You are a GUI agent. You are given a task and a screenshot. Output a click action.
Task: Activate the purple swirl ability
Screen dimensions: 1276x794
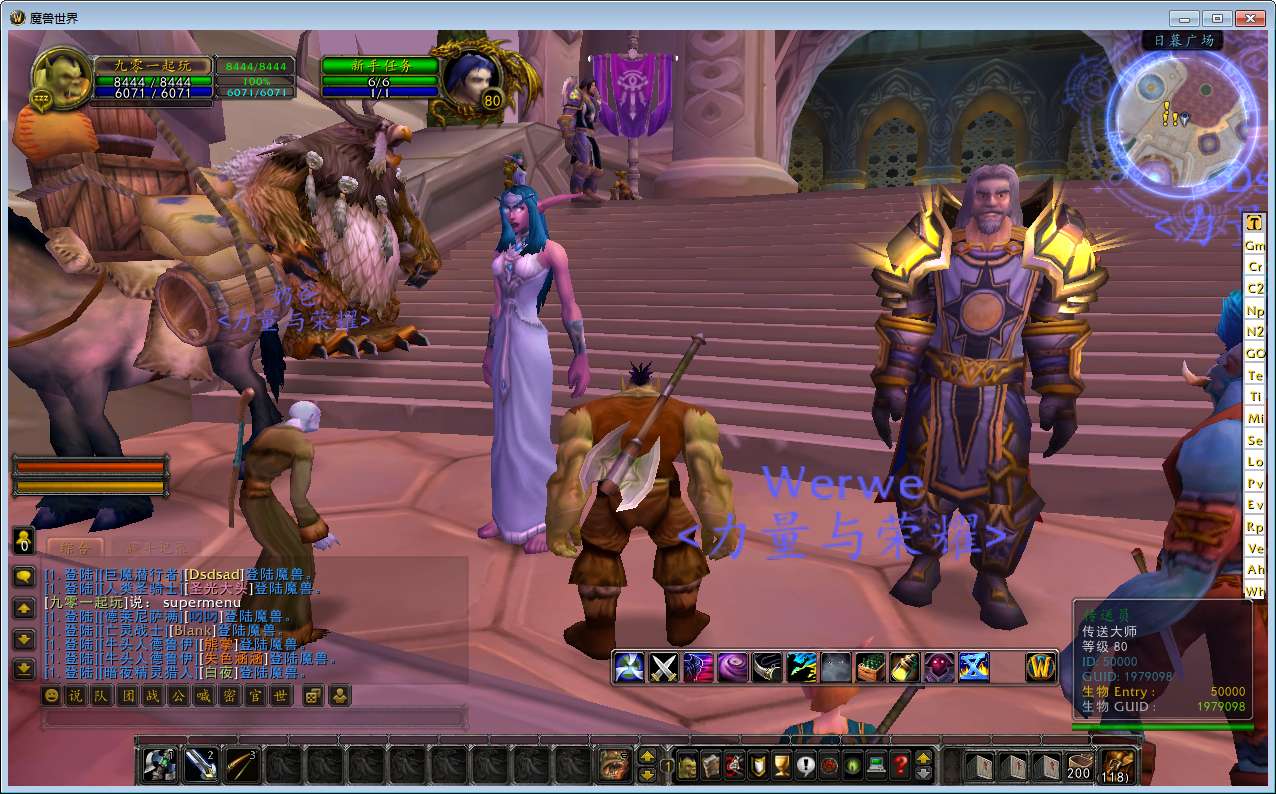tap(732, 666)
